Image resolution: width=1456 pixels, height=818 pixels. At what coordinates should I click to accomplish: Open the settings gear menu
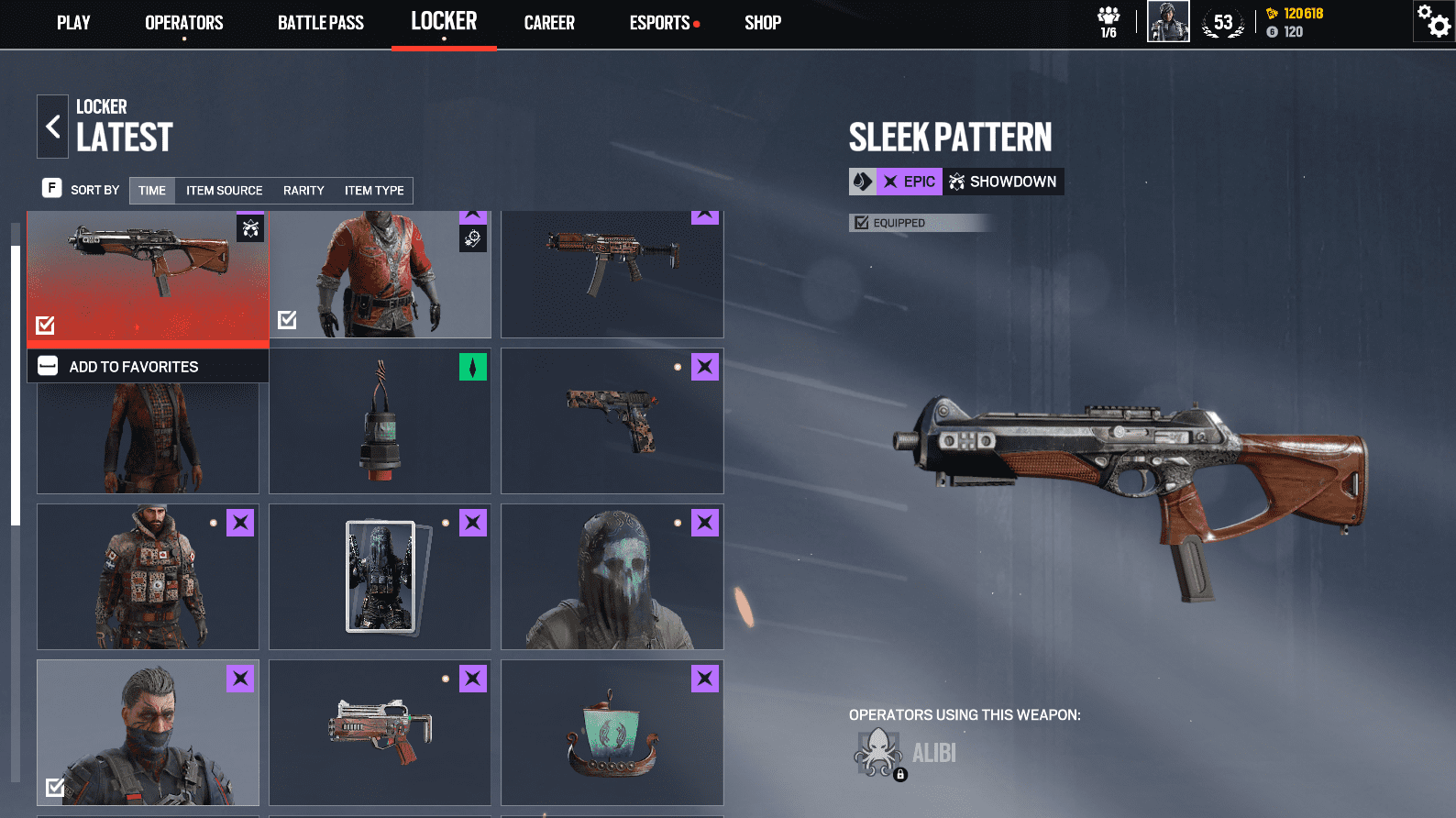tap(1434, 21)
